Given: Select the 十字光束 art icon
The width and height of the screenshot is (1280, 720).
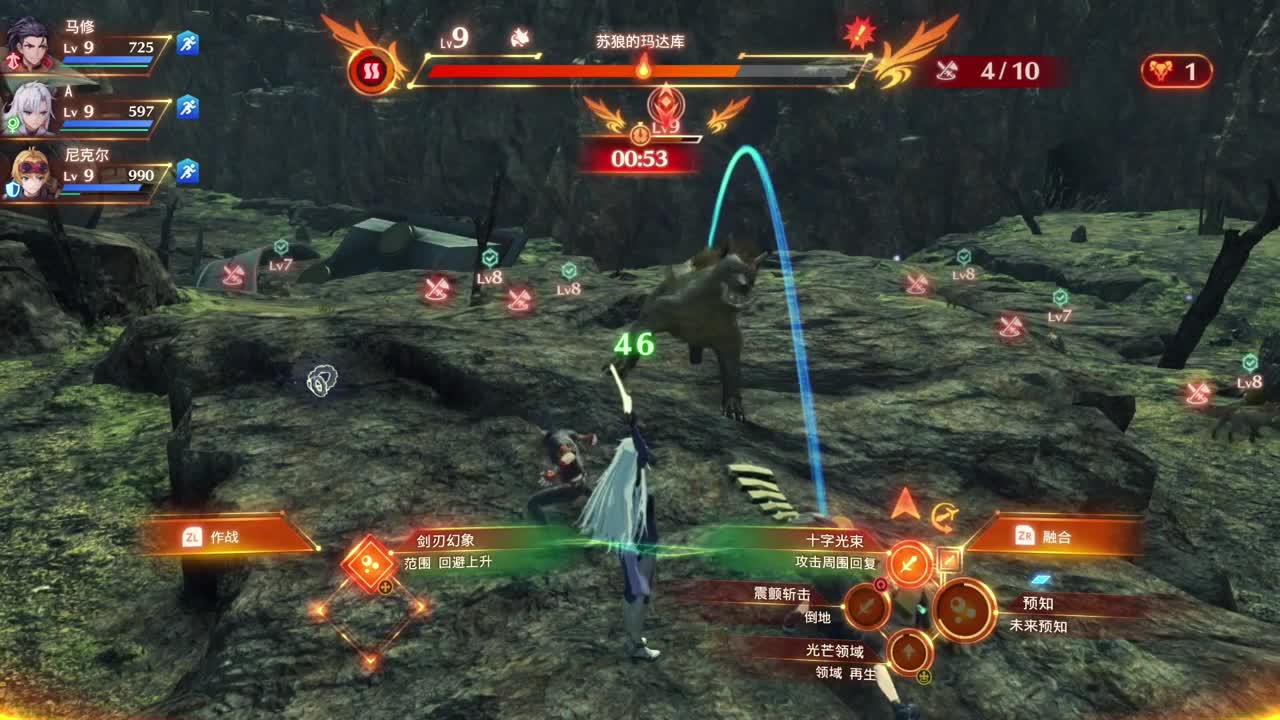Looking at the screenshot, I should point(909,564).
